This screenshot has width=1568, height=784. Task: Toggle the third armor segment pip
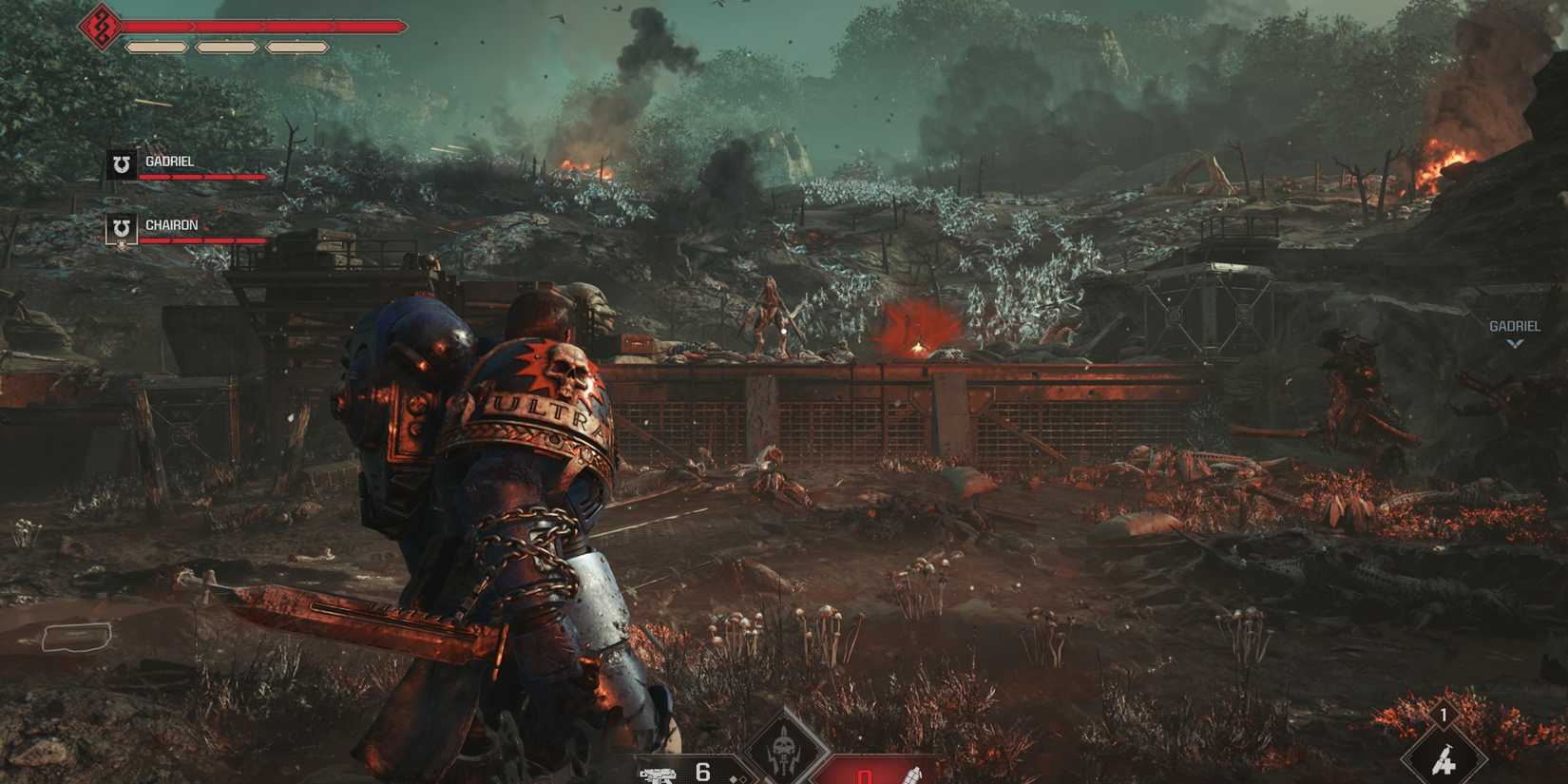click(296, 46)
